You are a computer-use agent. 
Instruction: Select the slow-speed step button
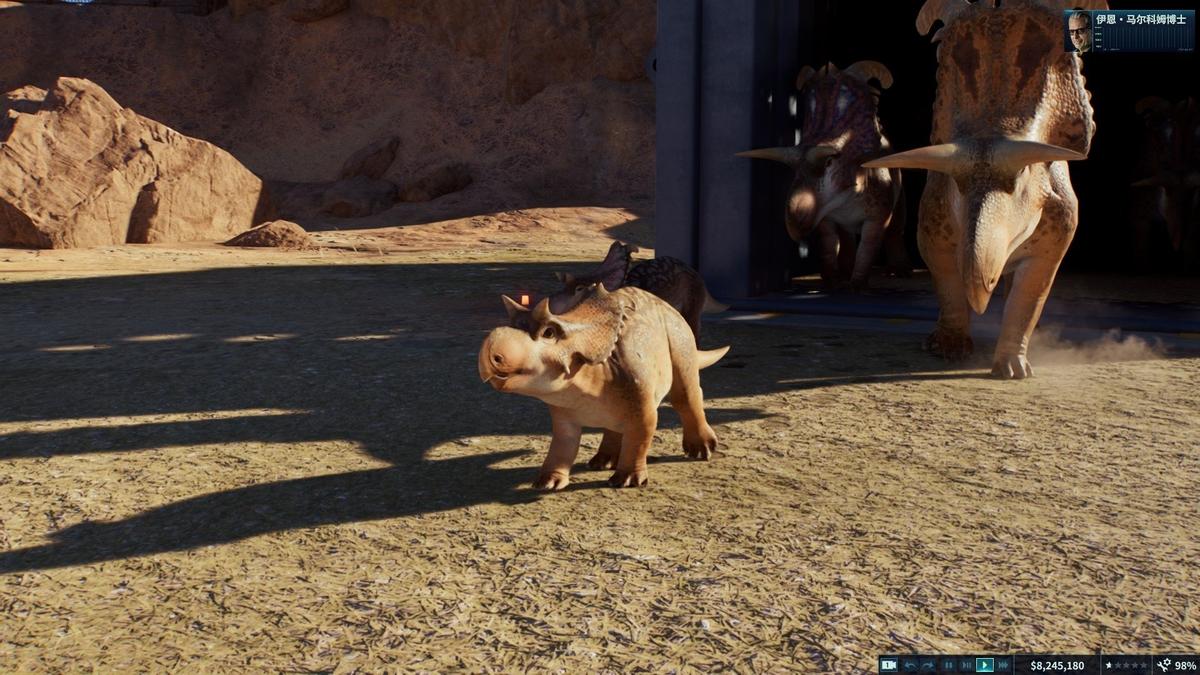966,665
